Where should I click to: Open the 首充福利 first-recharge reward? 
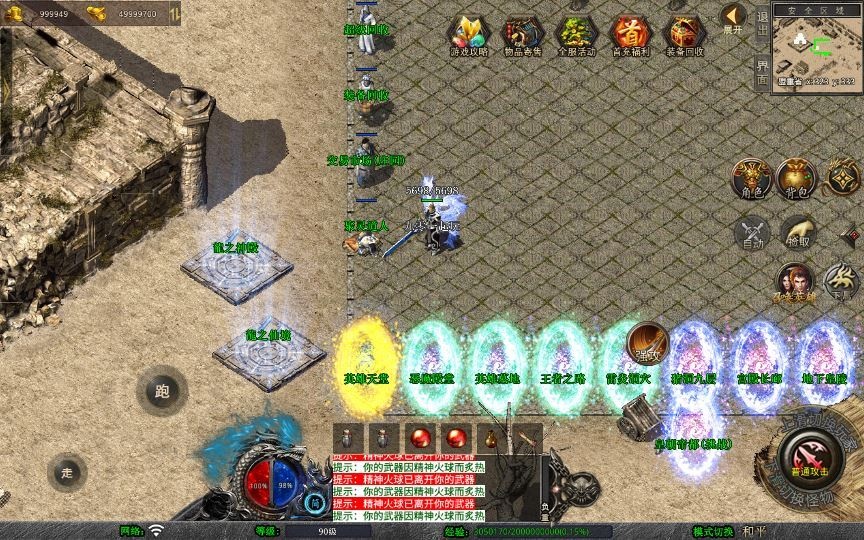click(630, 35)
